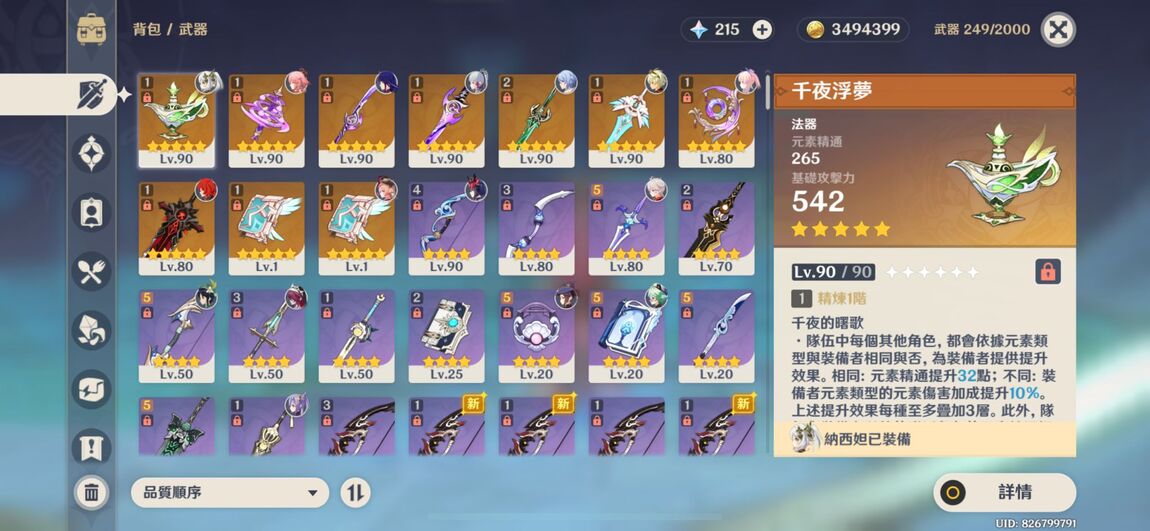This screenshot has height=531, width=1150.
Task: Toggle the sort order arrows button
Action: 355,492
